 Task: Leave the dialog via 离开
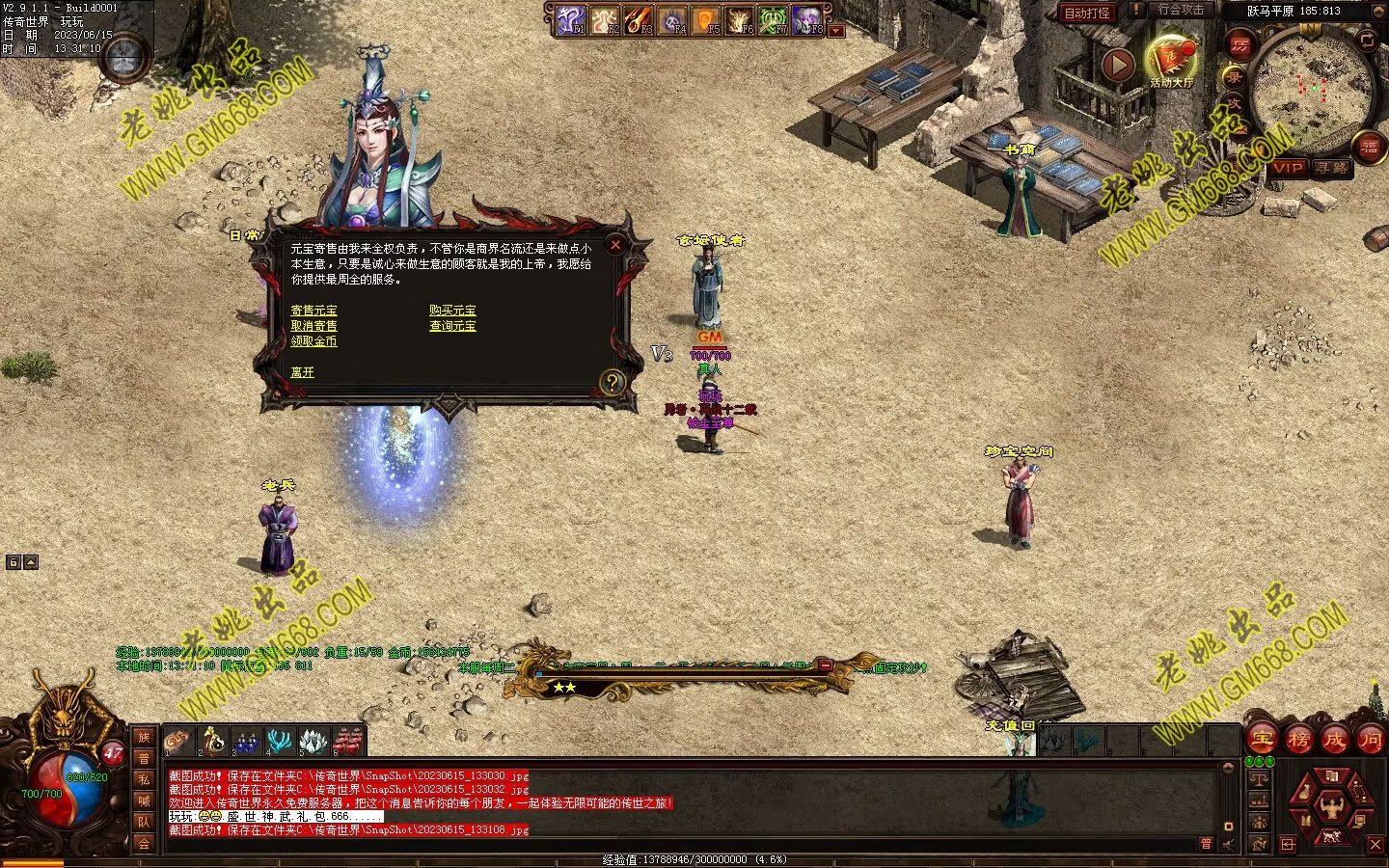(x=302, y=372)
